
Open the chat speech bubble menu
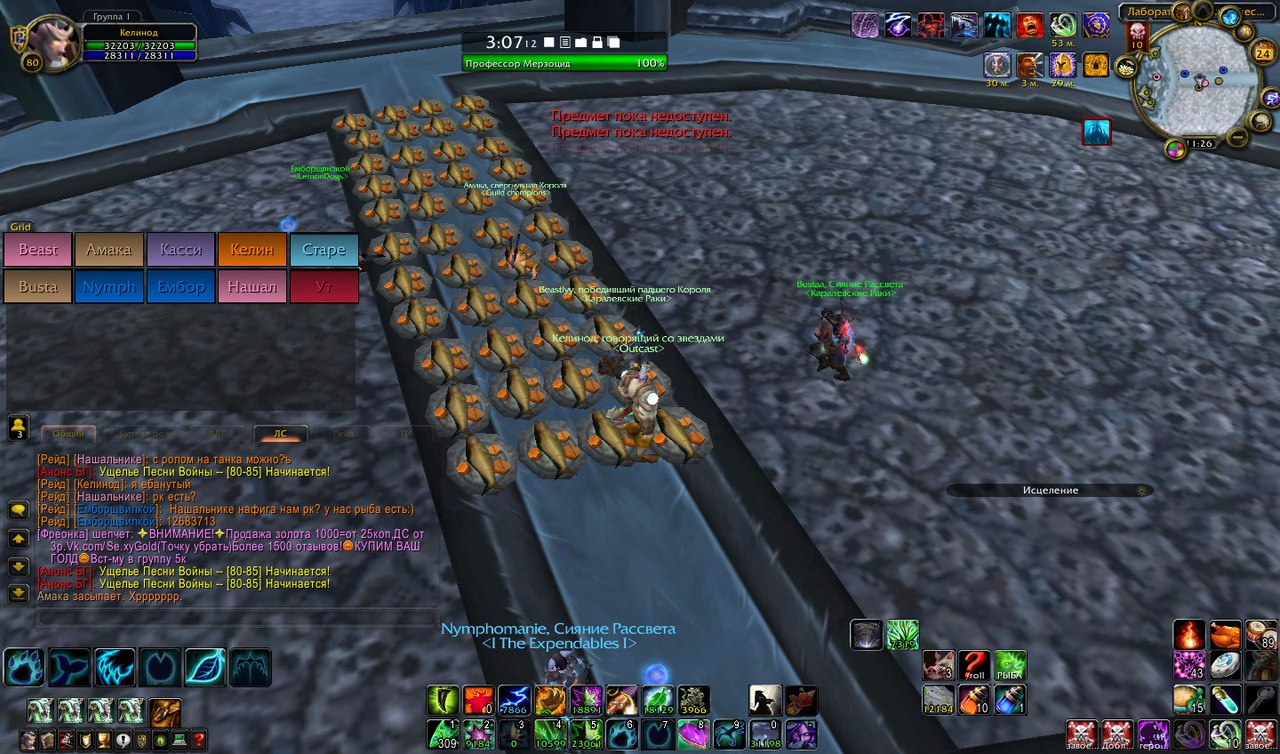18,510
